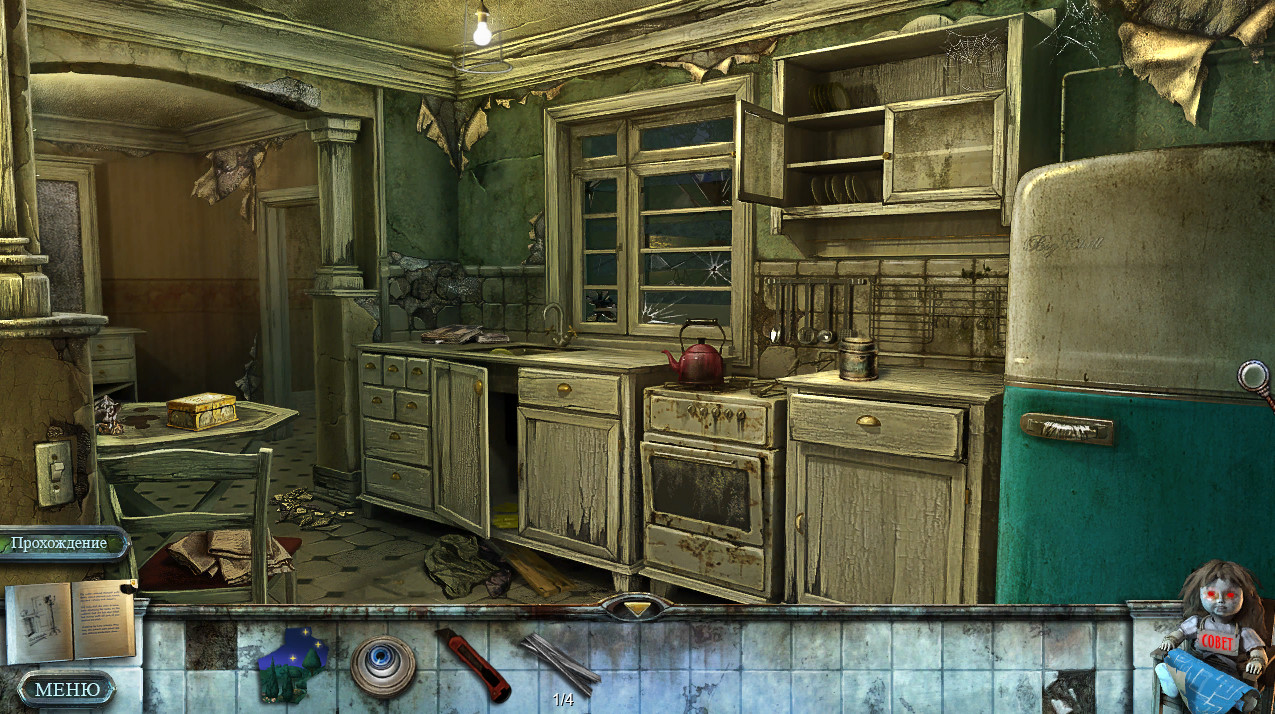Select the blue eye disc item
Image resolution: width=1275 pixels, height=714 pixels.
(383, 665)
